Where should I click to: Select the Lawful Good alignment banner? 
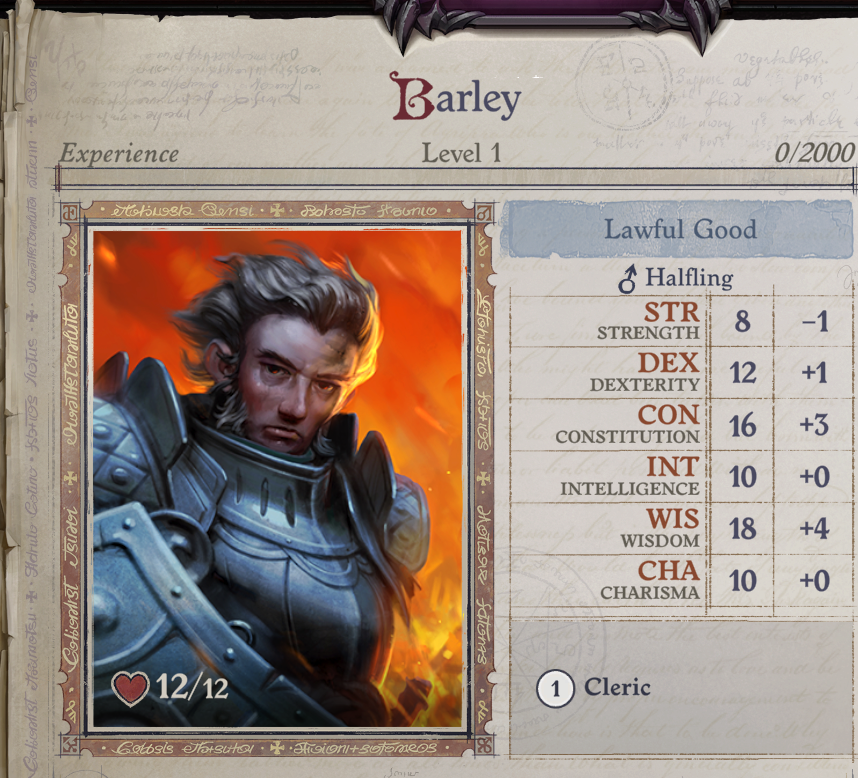pyautogui.click(x=680, y=229)
